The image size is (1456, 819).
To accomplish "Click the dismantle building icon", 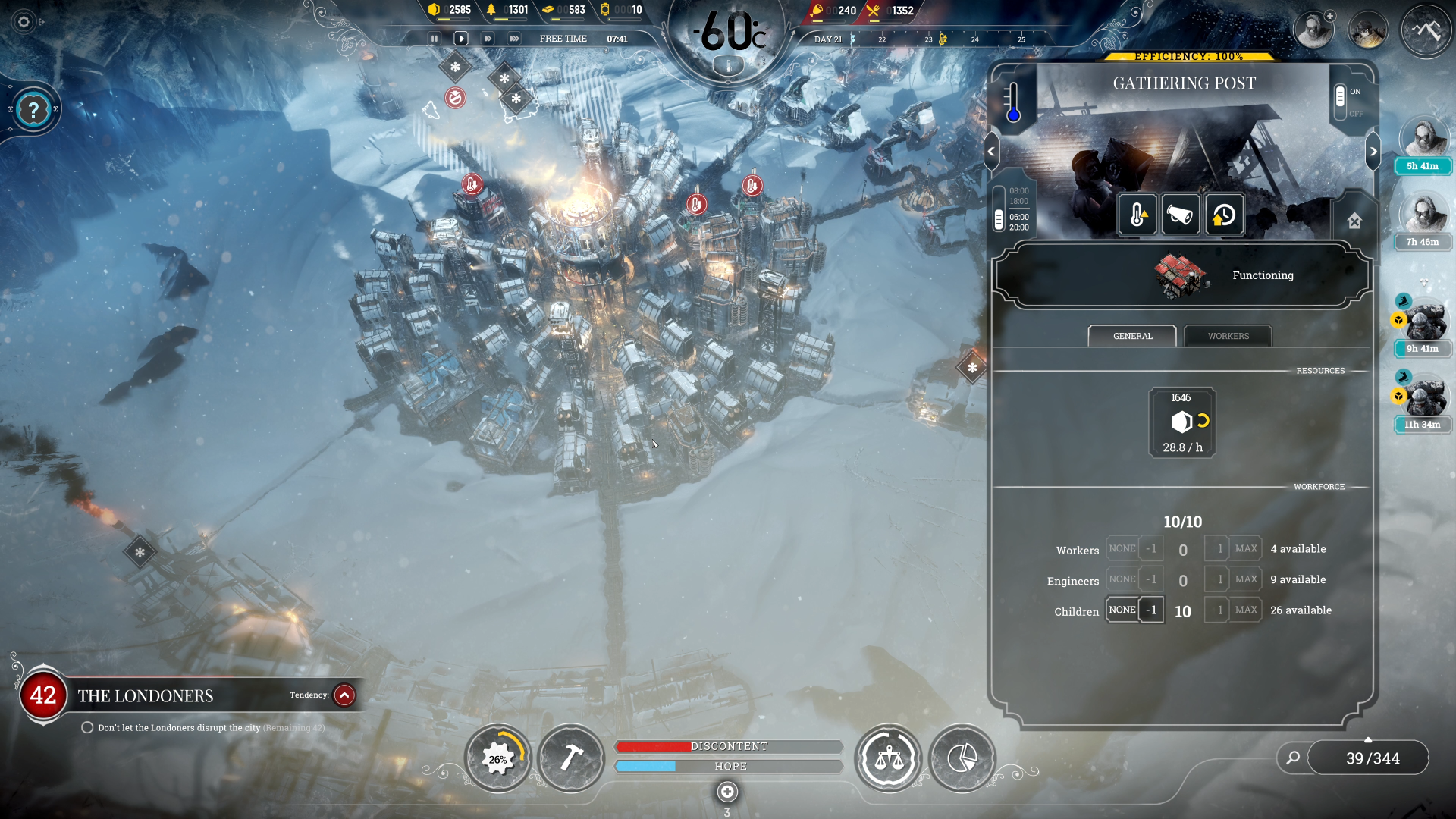I will 1354,219.
